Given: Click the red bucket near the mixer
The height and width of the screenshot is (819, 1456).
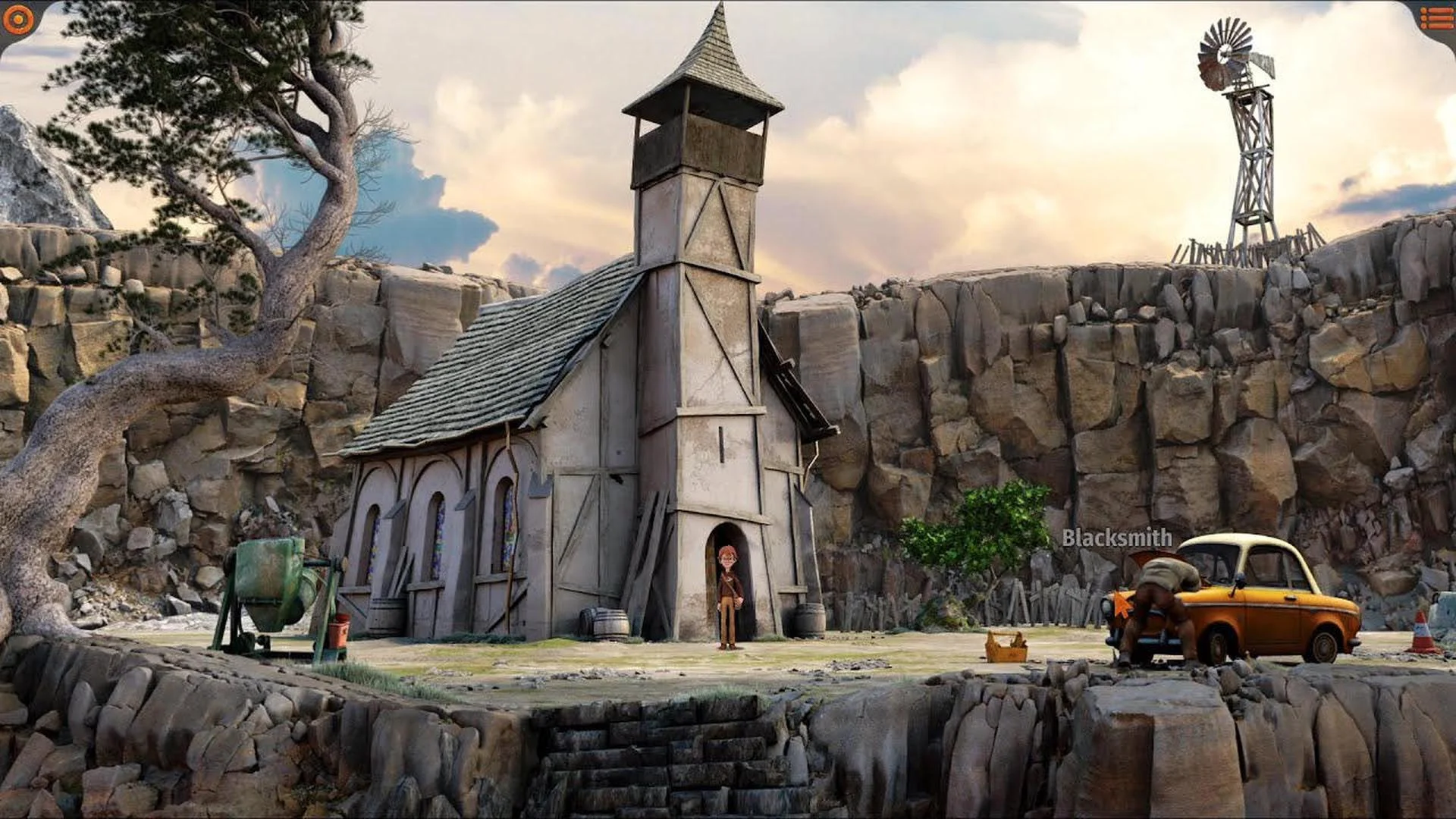Looking at the screenshot, I should (338, 632).
